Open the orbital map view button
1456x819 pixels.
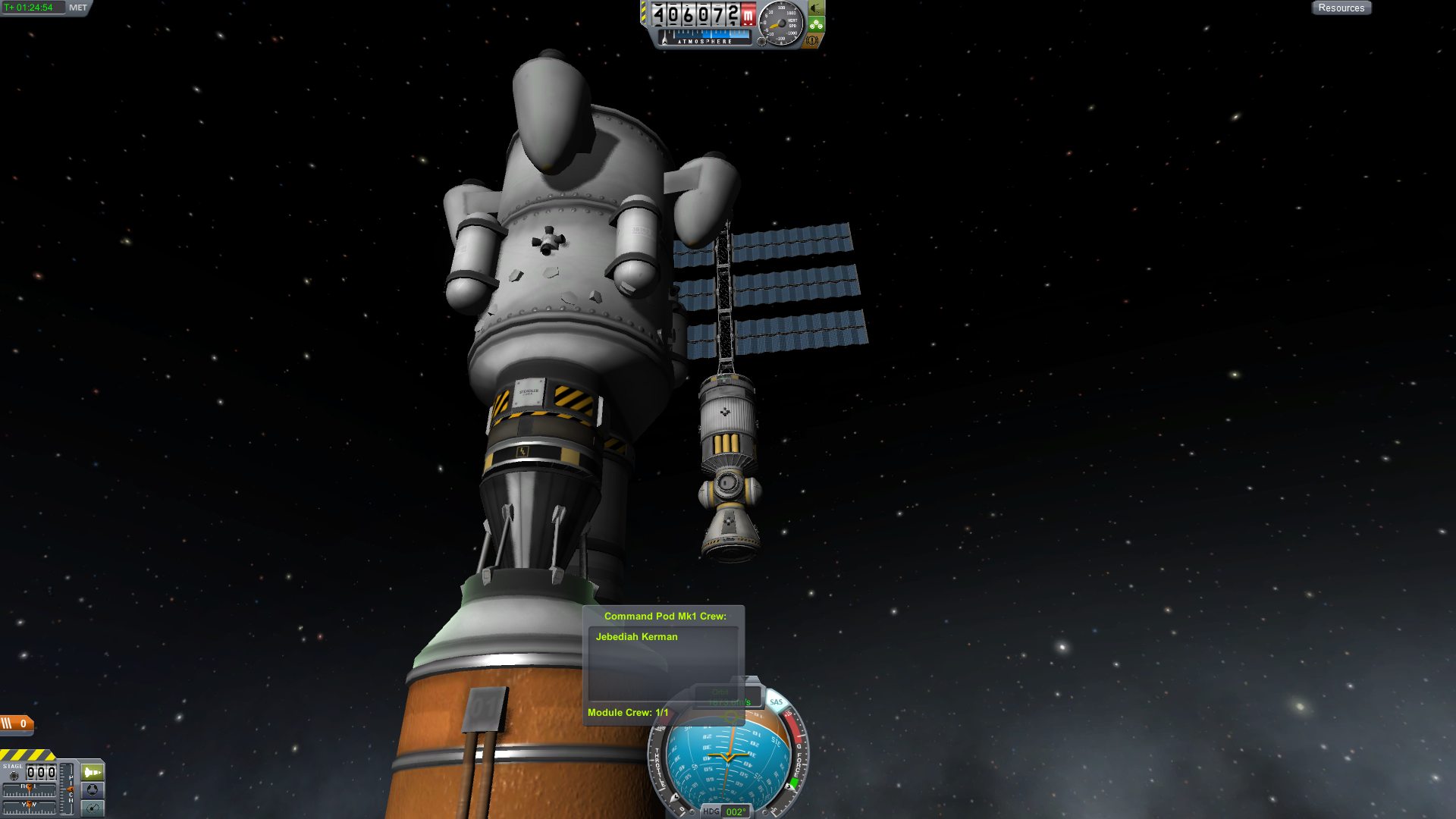93,808
